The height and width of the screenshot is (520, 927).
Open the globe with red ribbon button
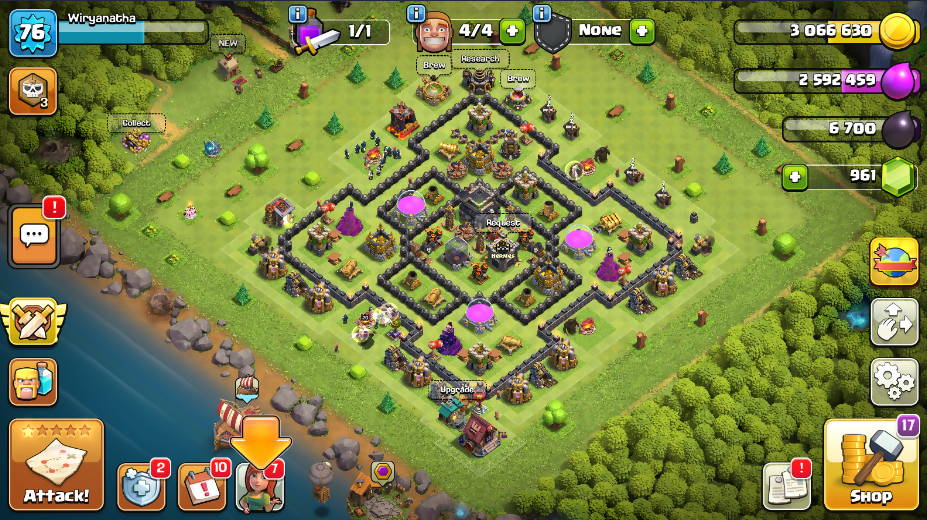[894, 262]
